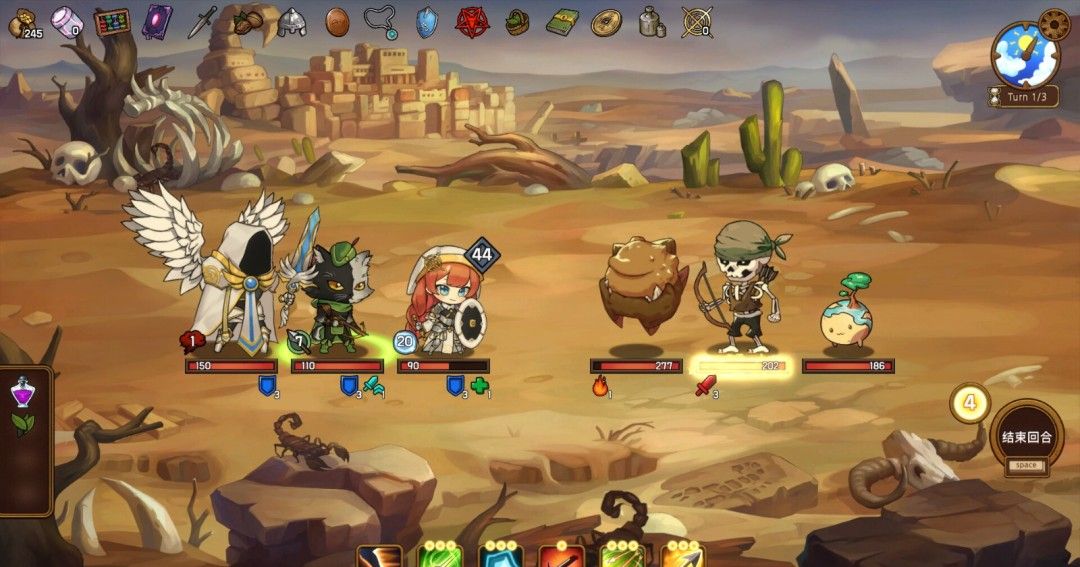Open the green book relic

point(562,22)
